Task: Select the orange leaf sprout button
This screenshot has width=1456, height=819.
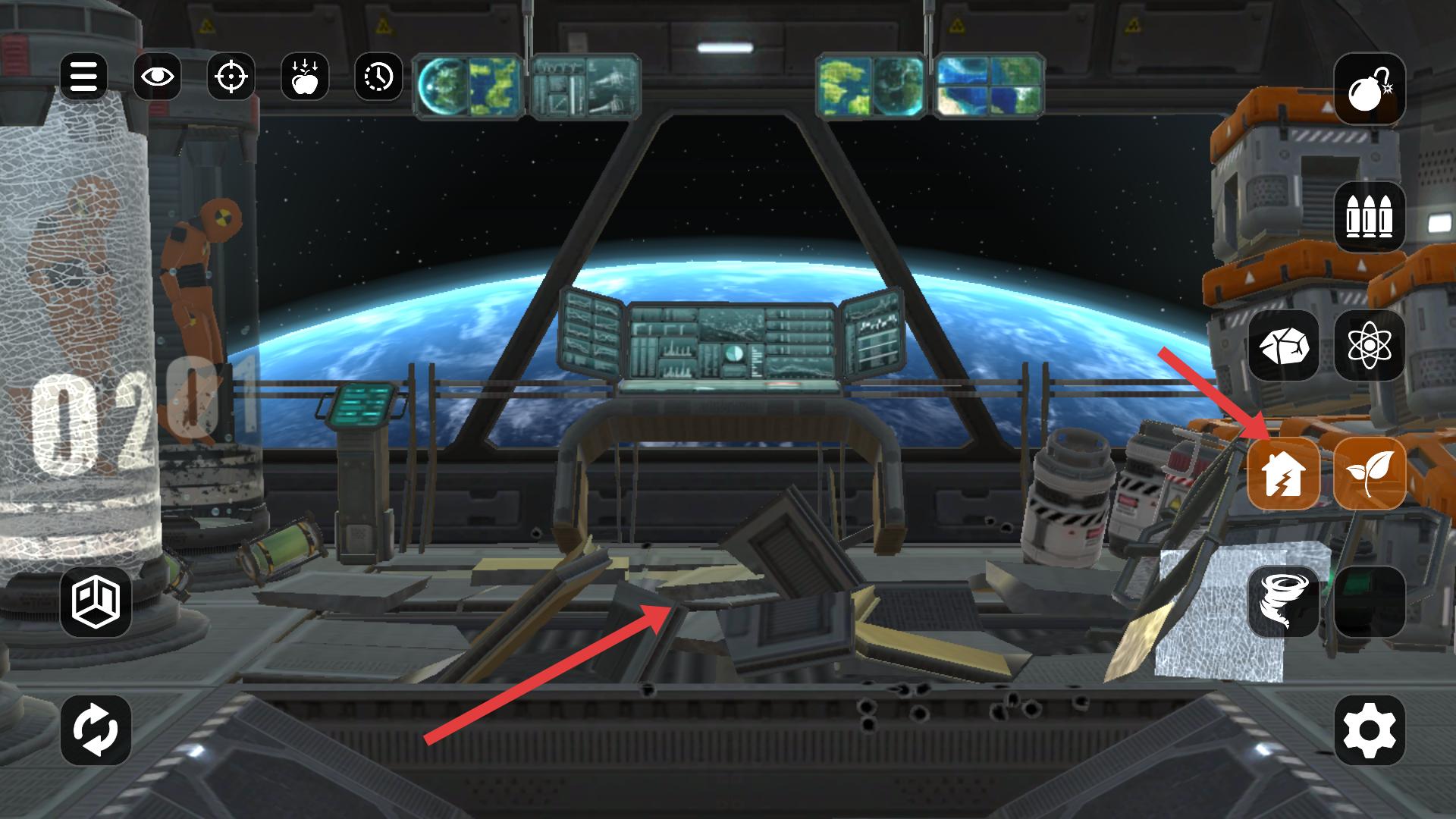Action: (x=1369, y=474)
